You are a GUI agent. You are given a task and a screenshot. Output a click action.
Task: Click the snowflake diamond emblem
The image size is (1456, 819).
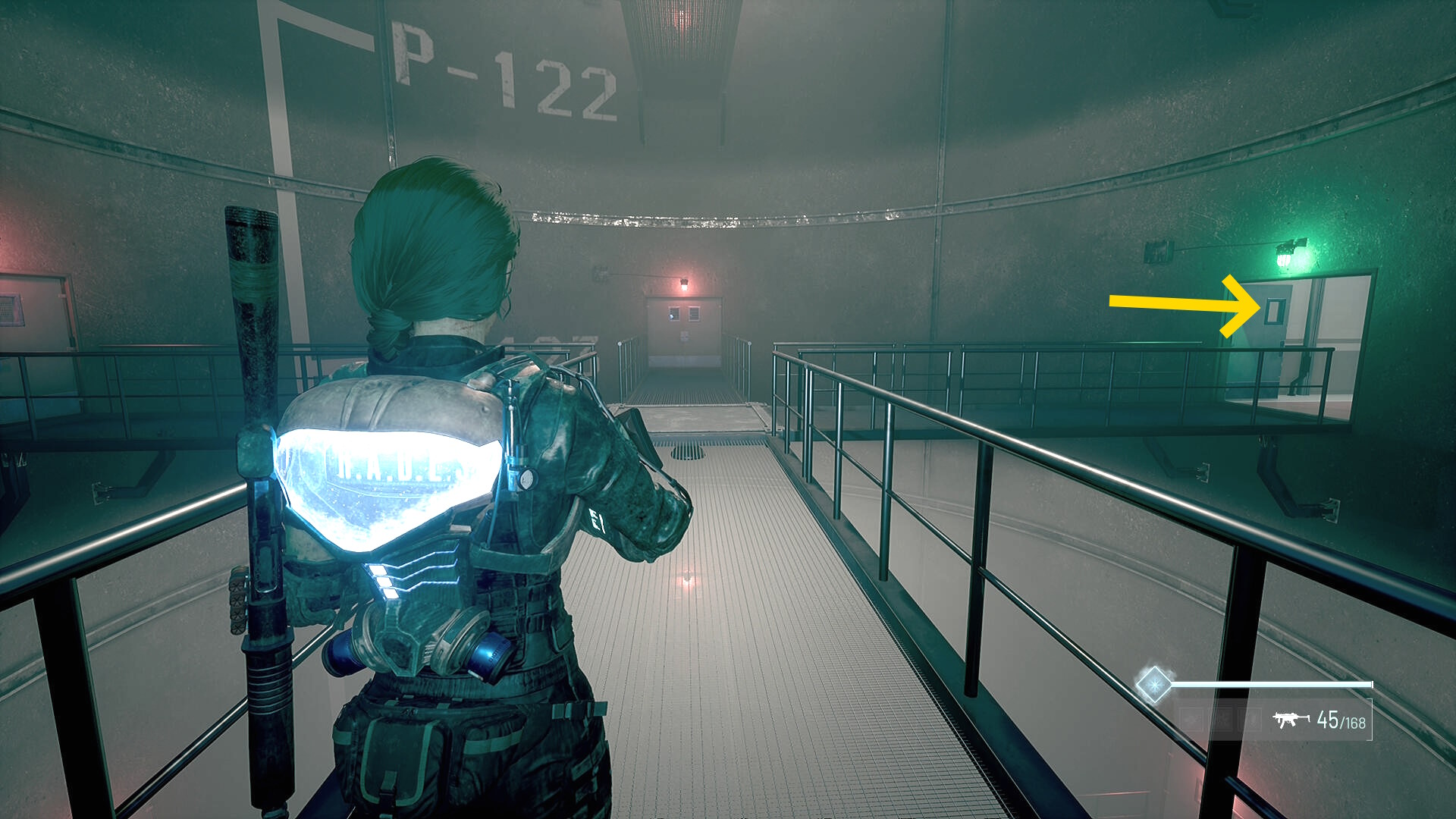click(x=1153, y=684)
